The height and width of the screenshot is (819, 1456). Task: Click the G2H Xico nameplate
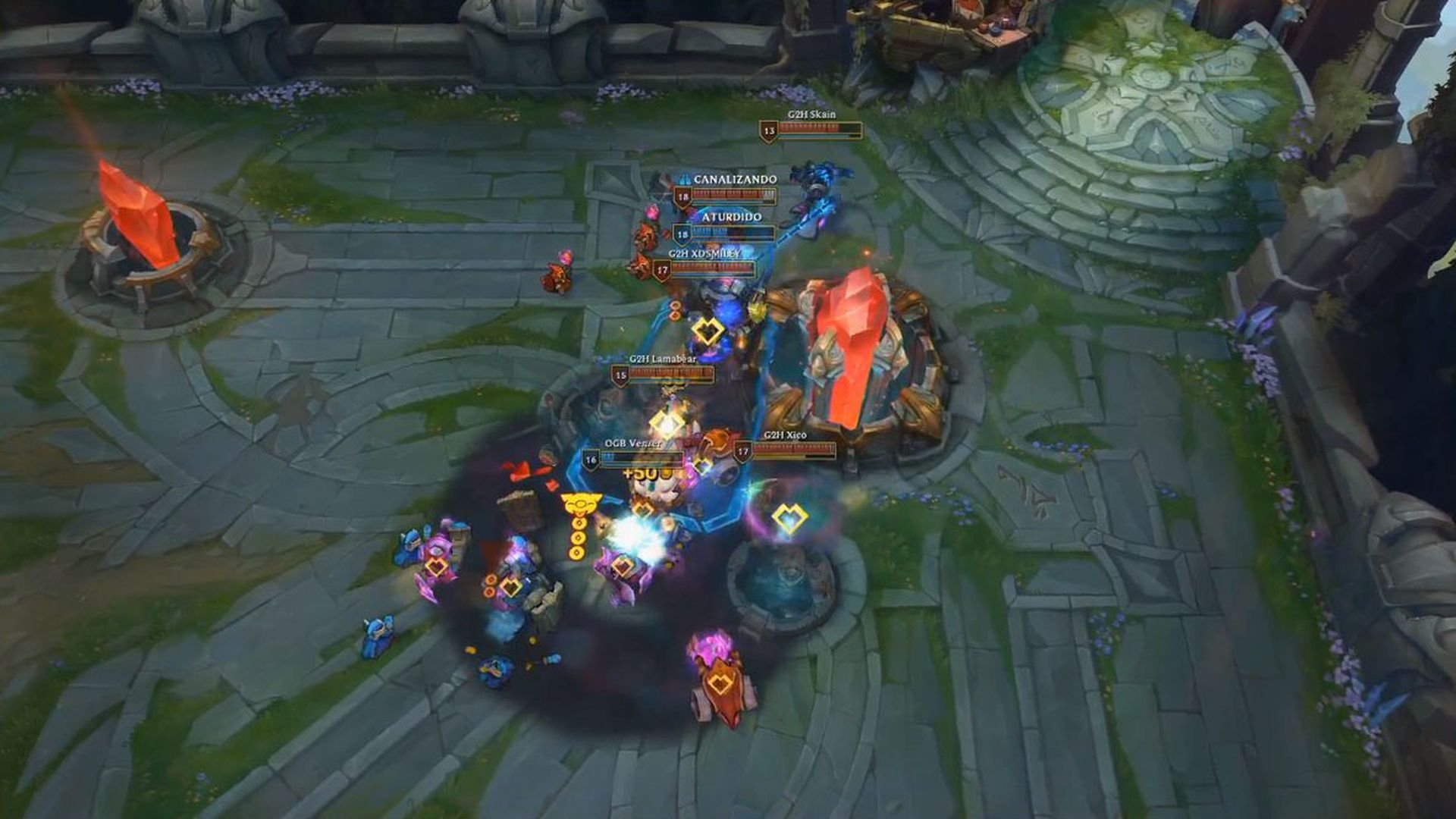click(785, 438)
